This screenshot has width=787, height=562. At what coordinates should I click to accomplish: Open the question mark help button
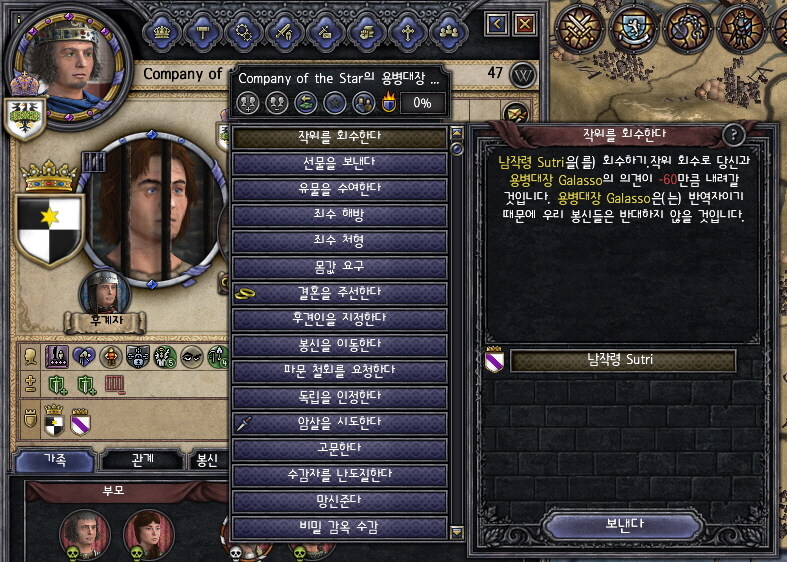(733, 135)
